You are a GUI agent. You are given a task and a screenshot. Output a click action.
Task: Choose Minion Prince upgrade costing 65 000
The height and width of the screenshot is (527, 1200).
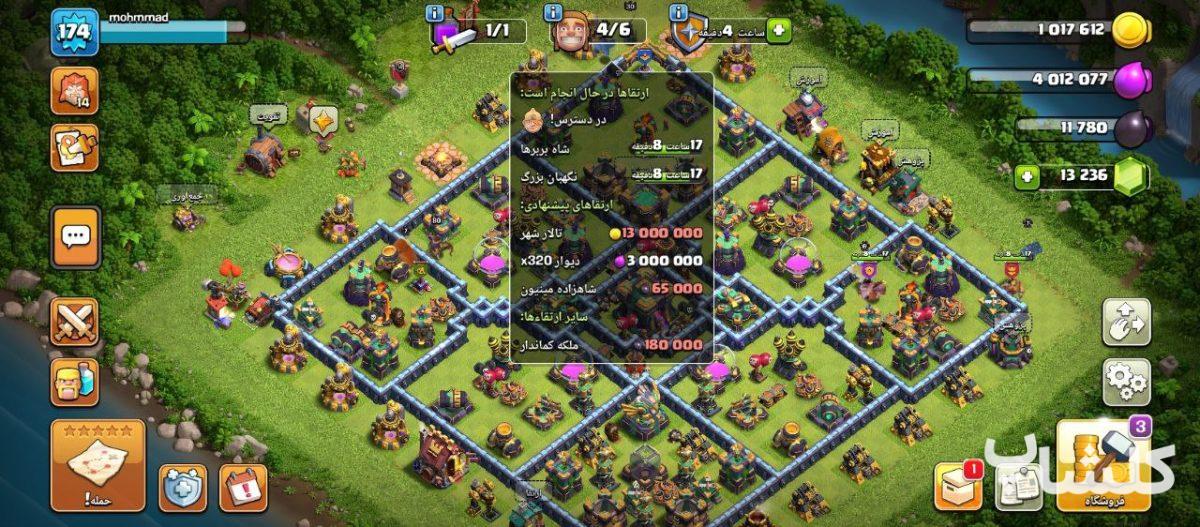[x=612, y=288]
